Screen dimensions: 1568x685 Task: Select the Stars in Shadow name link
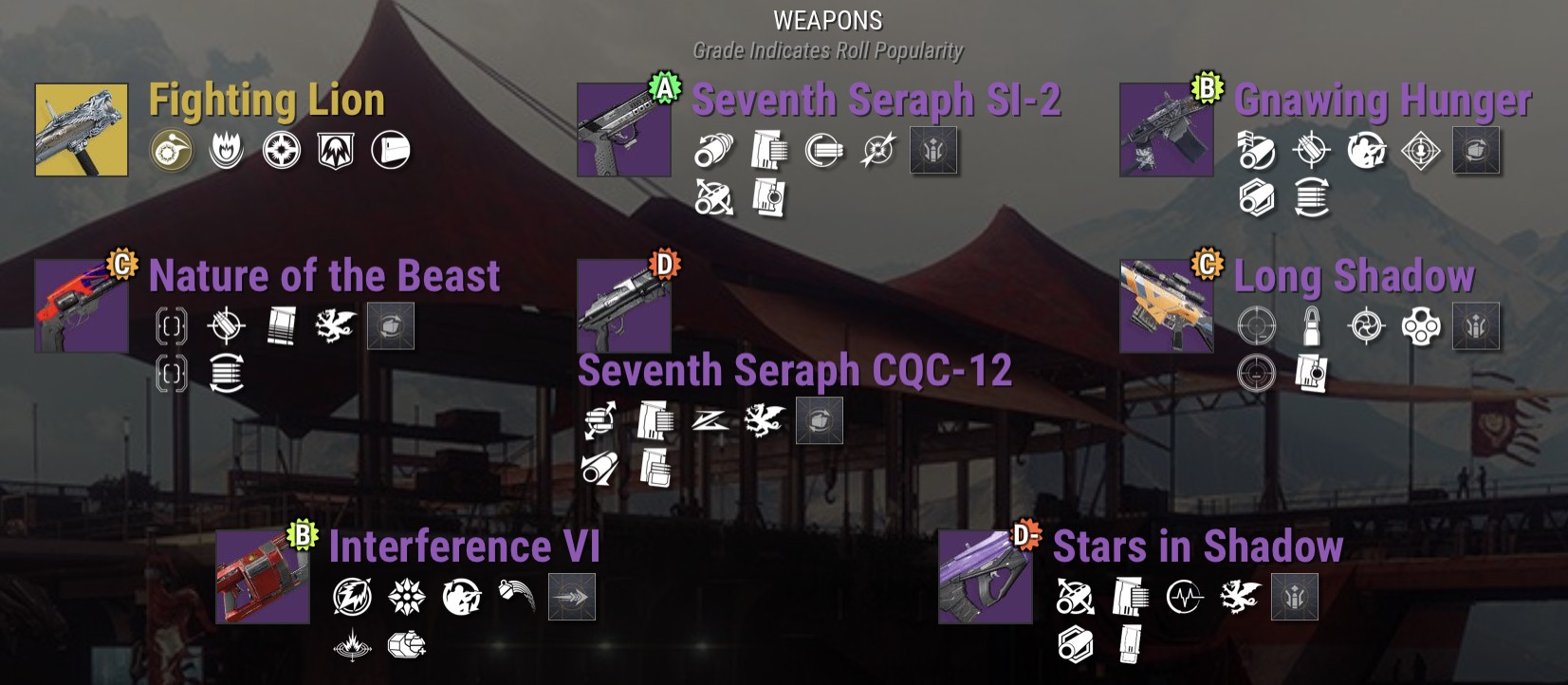pos(1197,546)
